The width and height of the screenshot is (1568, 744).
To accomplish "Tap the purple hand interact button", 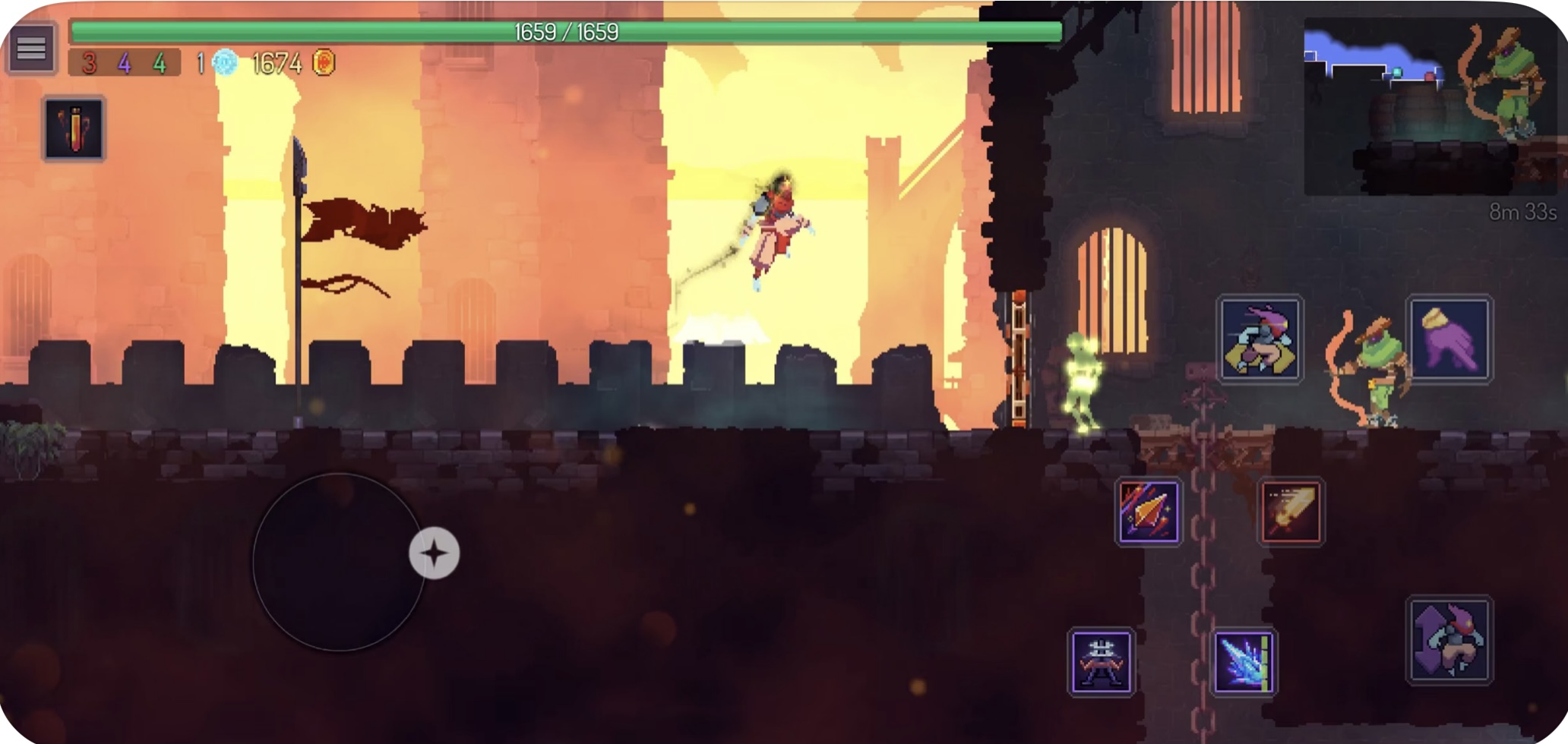I will (1449, 339).
